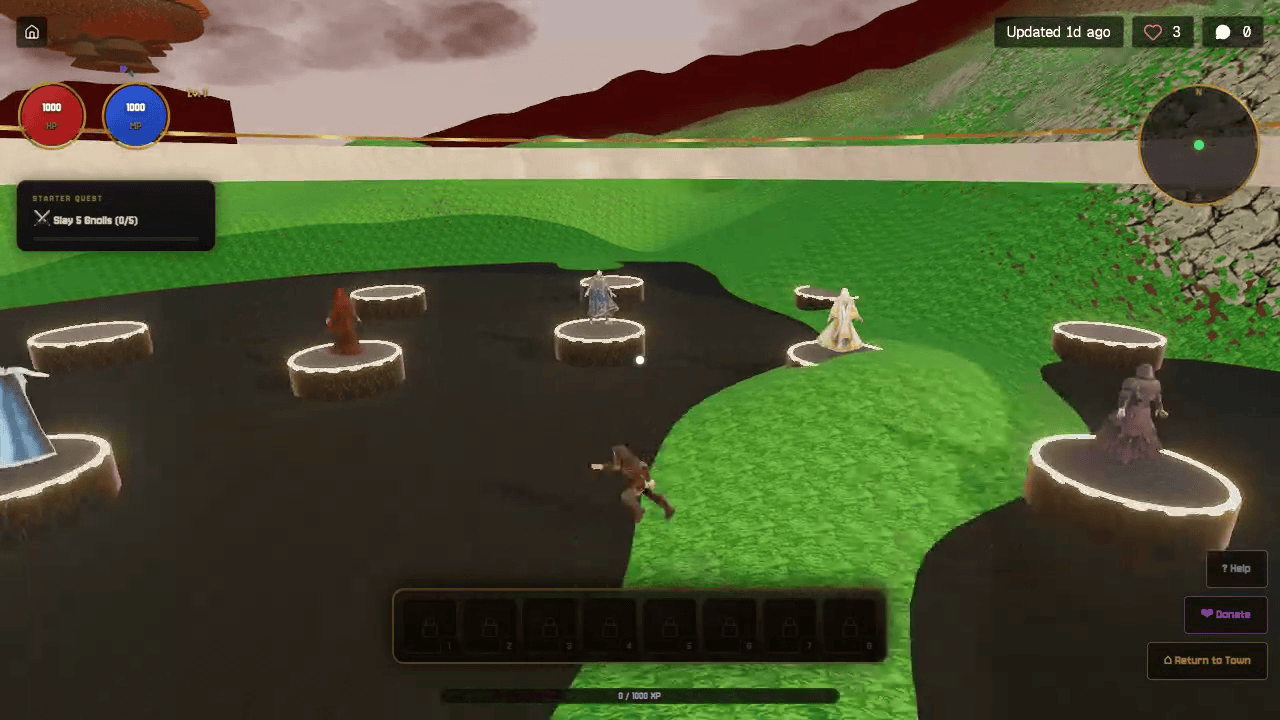The image size is (1280, 720).
Task: Click the minimap in the top-right corner
Action: 1199,146
